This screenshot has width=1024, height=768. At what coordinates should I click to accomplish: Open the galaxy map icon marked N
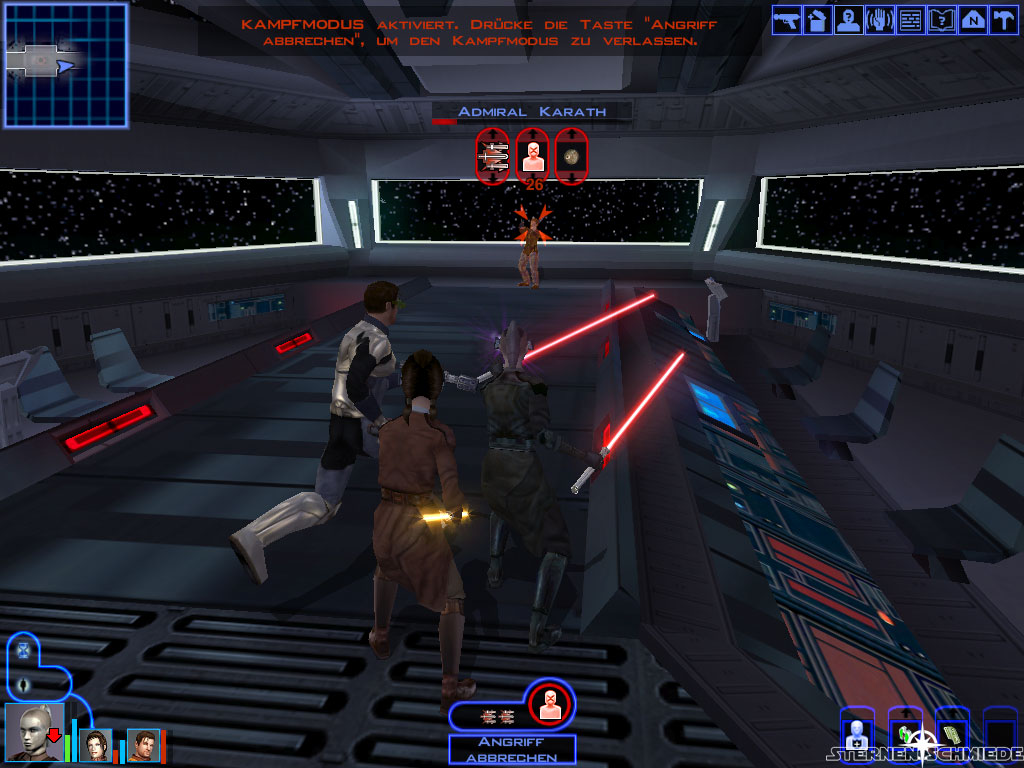coord(972,20)
